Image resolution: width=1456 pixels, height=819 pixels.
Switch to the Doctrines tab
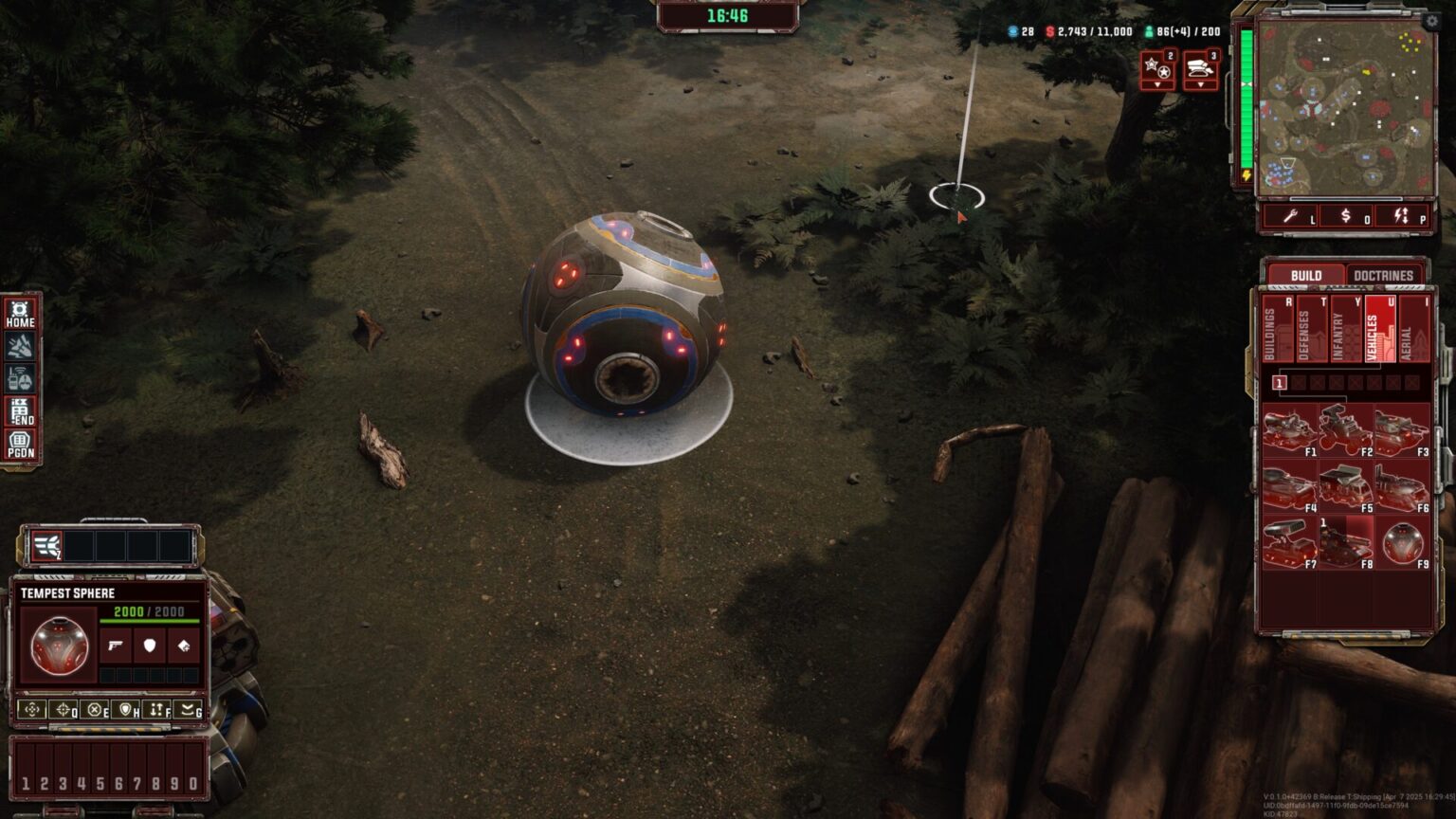coord(1383,276)
